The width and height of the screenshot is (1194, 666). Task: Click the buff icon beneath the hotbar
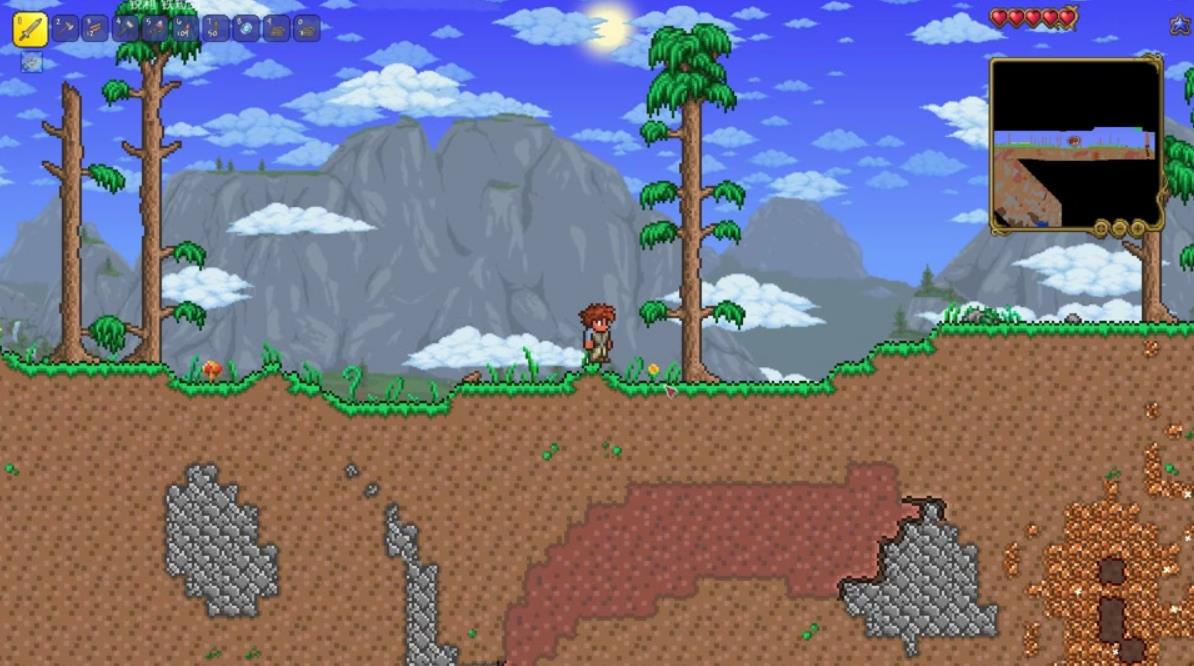coord(32,62)
